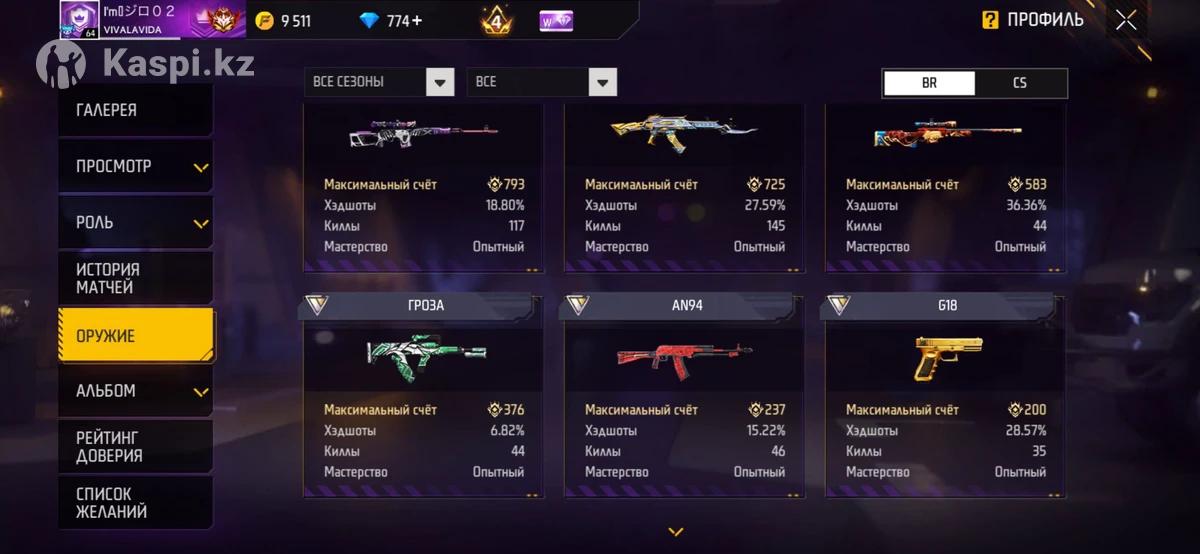Open История матчей page
The width and height of the screenshot is (1200, 554).
[135, 278]
